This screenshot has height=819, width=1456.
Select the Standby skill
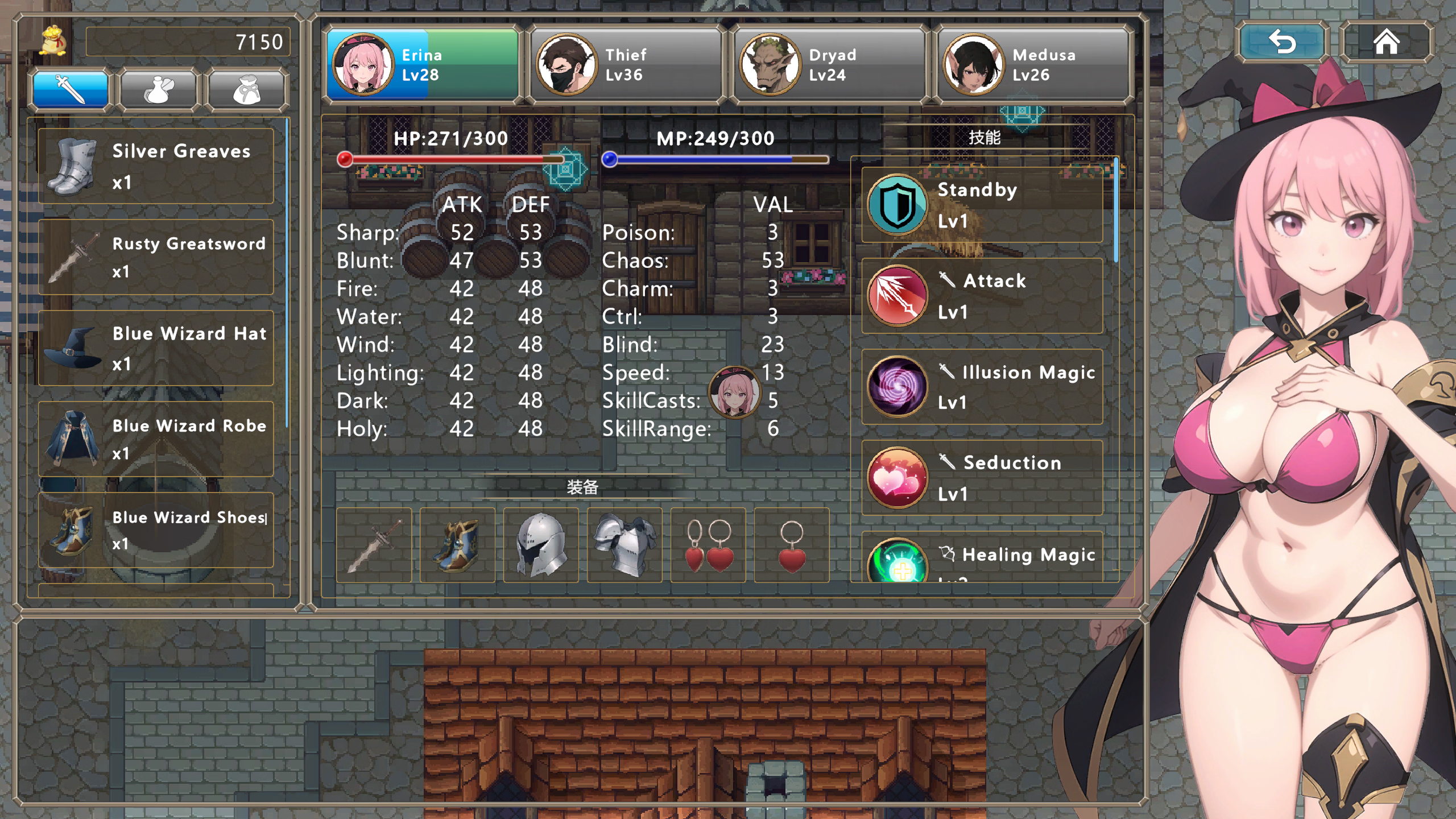coord(982,205)
